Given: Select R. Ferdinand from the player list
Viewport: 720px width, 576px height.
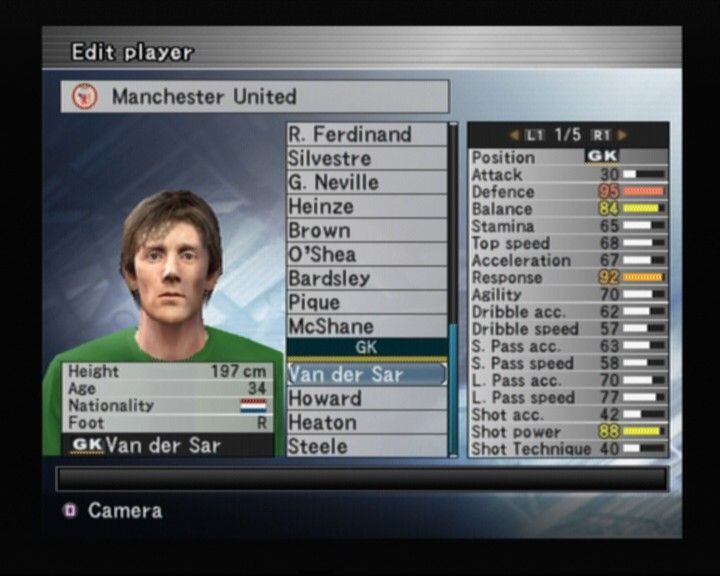Looking at the screenshot, I should click(365, 134).
